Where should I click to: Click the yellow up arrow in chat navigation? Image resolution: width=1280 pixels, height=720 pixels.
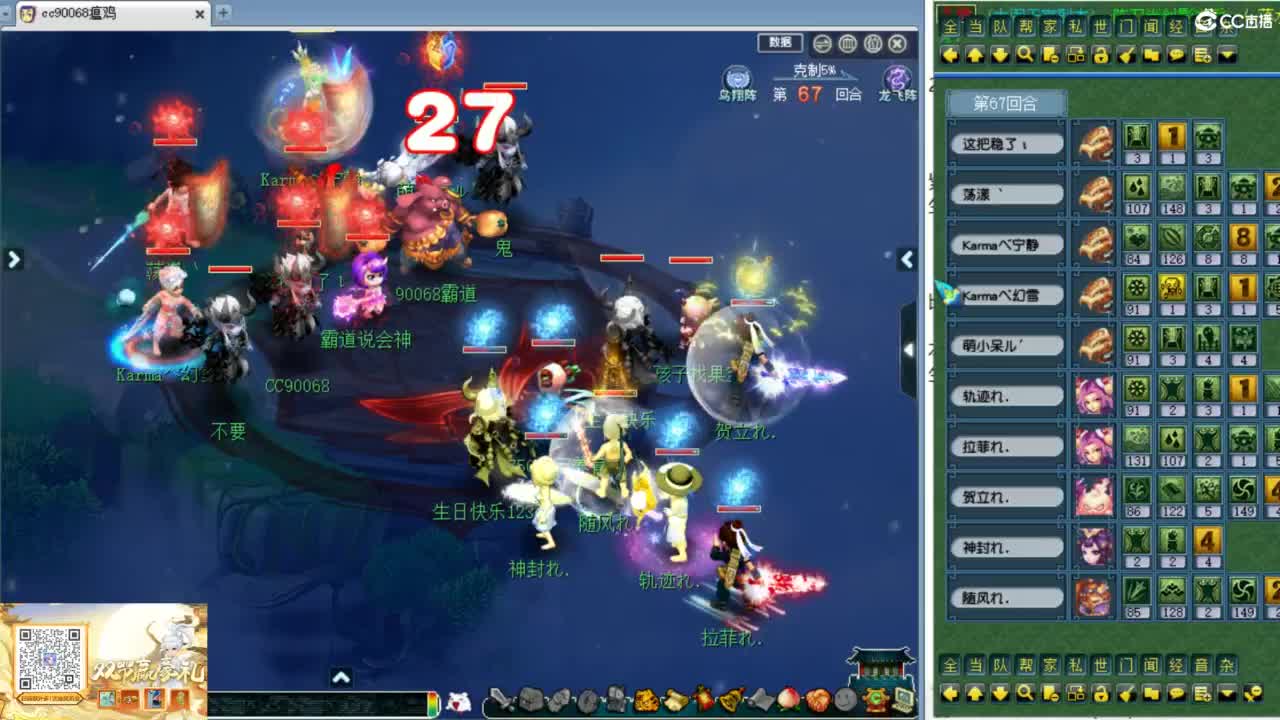click(975, 55)
